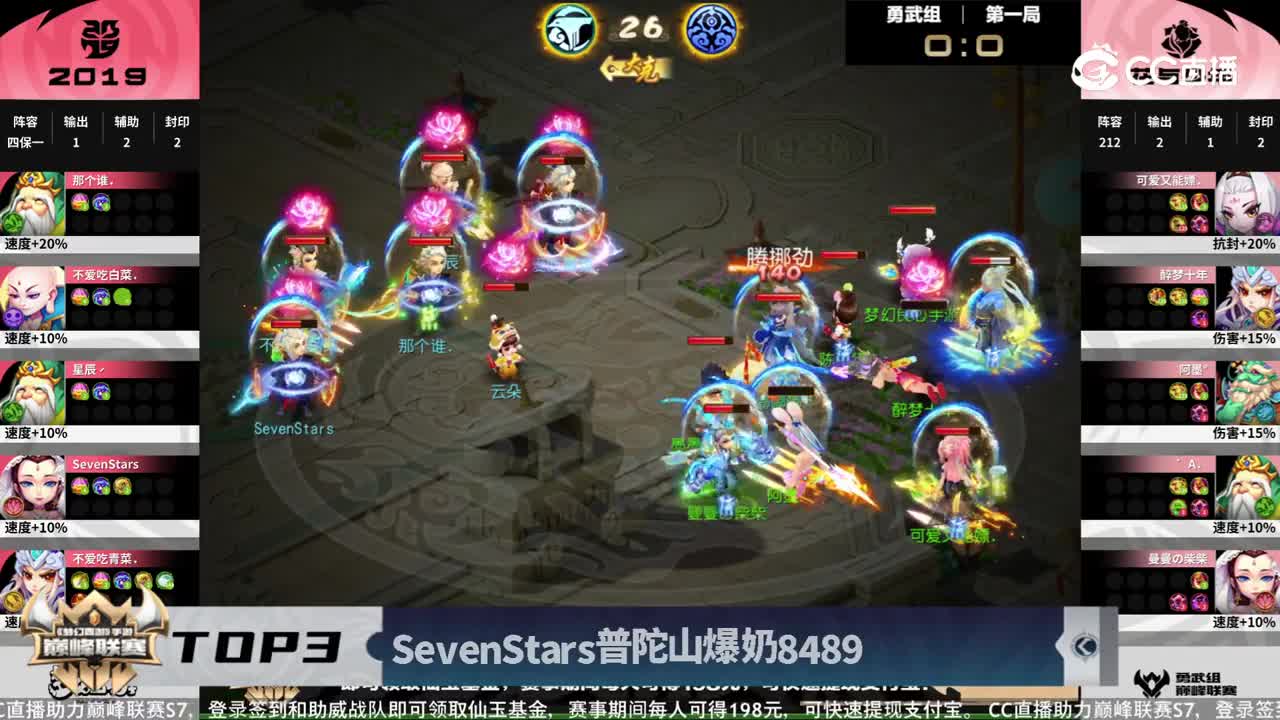Click the orange skill icon on 醉梦十年's card
The width and height of the screenshot is (1280, 720).
point(1157,296)
